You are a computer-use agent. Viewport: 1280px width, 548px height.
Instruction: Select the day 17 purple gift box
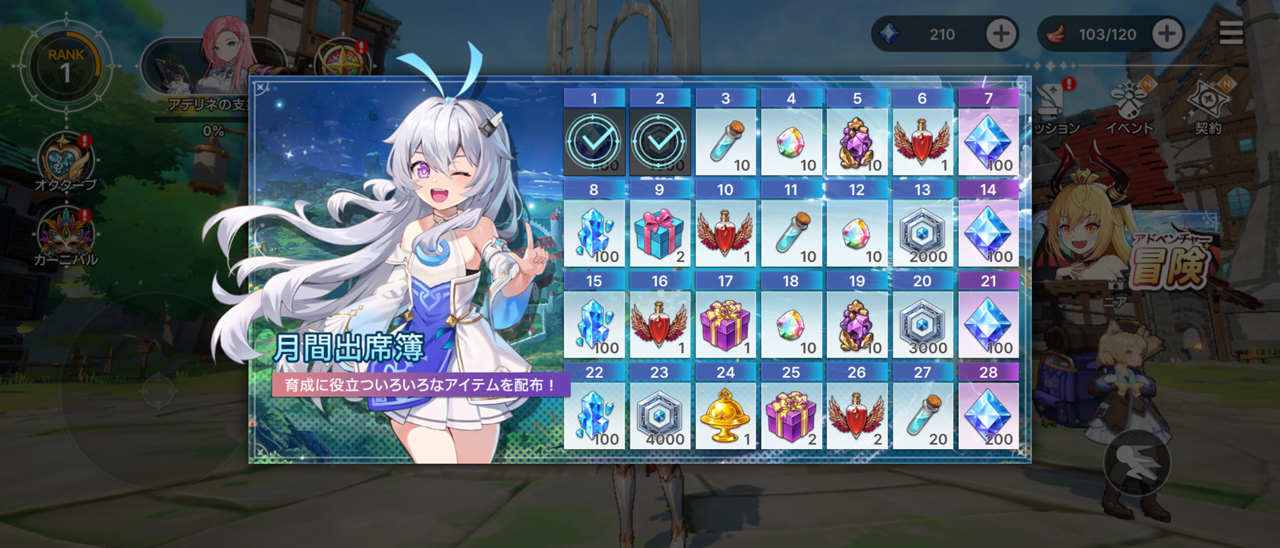pyautogui.click(x=726, y=324)
